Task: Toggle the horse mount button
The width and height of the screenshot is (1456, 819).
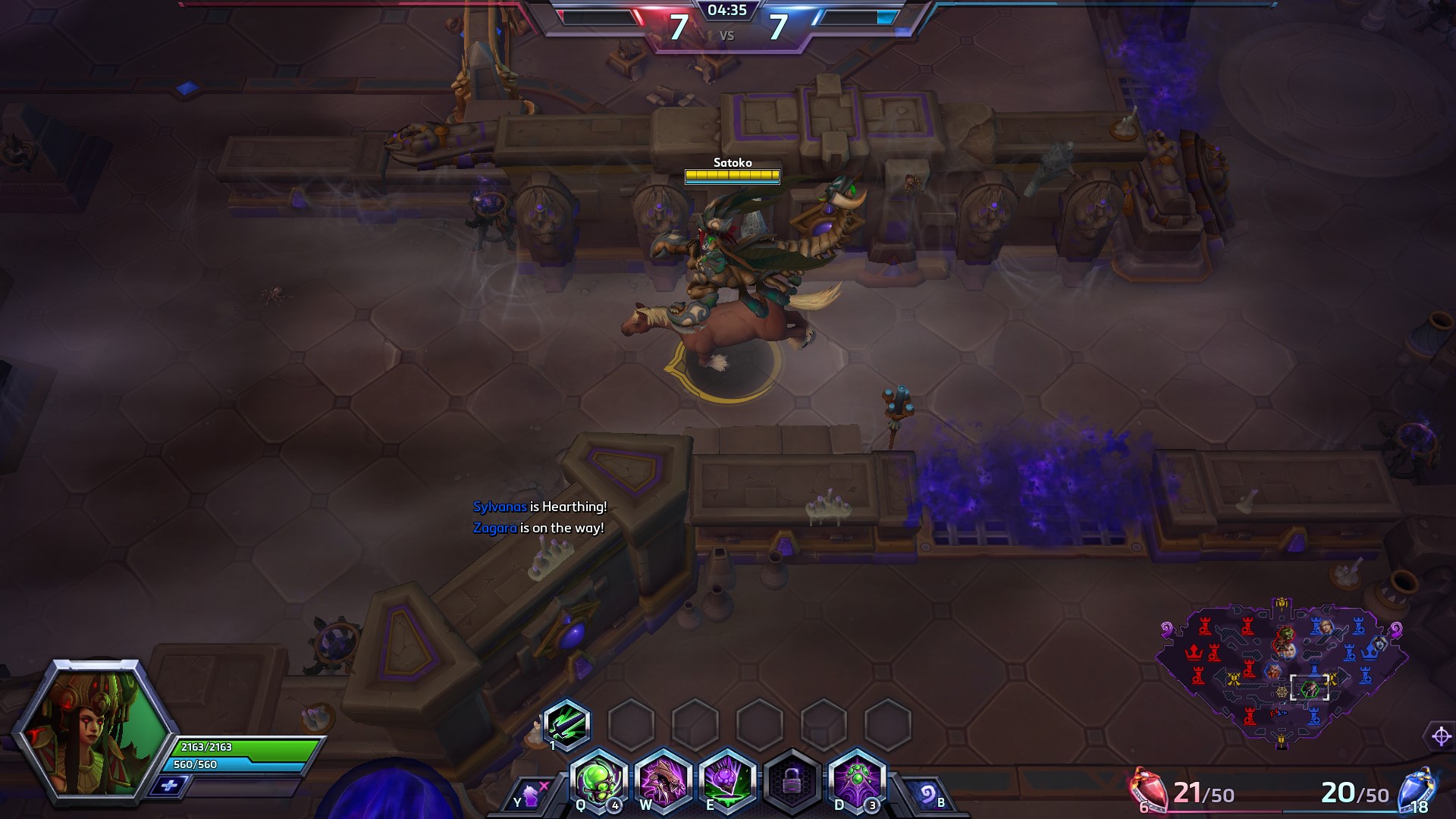Action: pos(531,795)
